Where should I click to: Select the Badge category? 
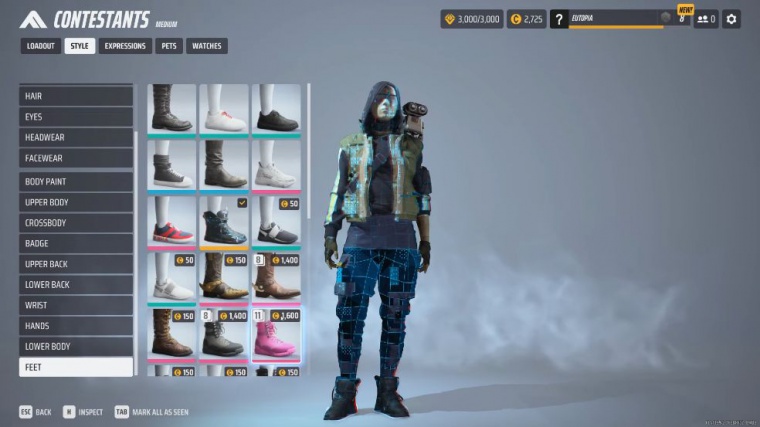pyautogui.click(x=76, y=243)
